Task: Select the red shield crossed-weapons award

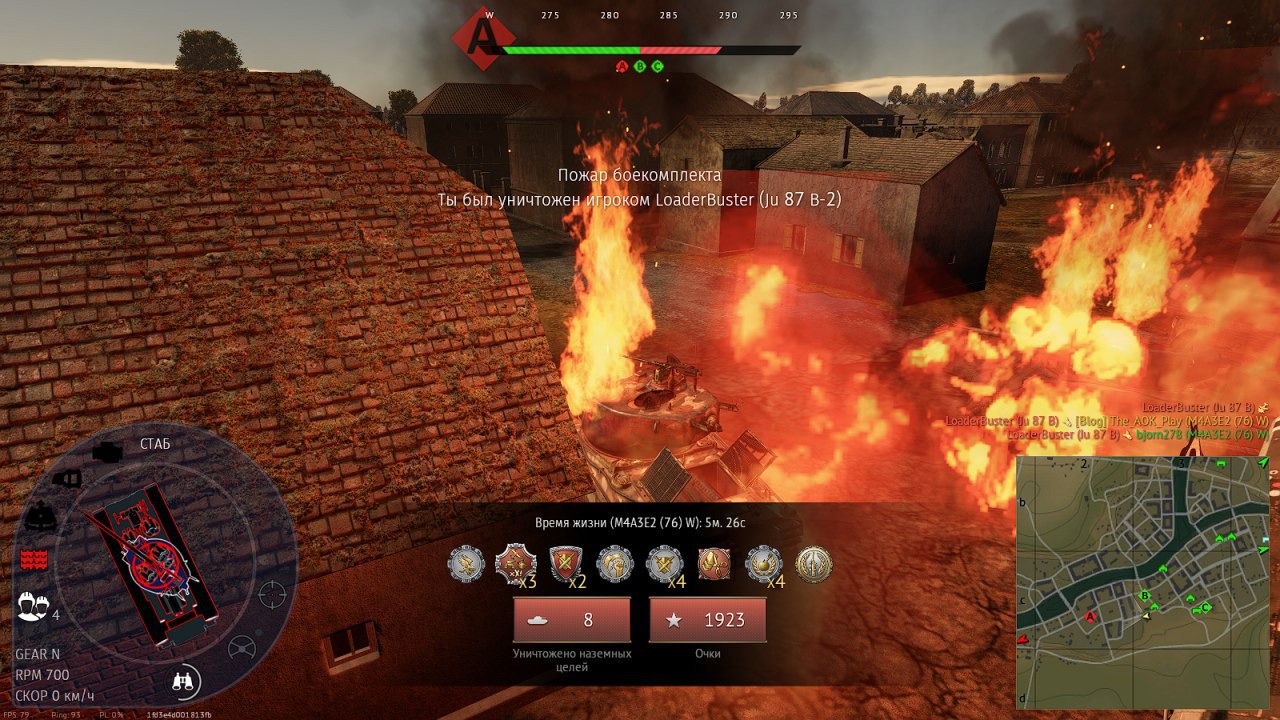Action: coord(566,565)
